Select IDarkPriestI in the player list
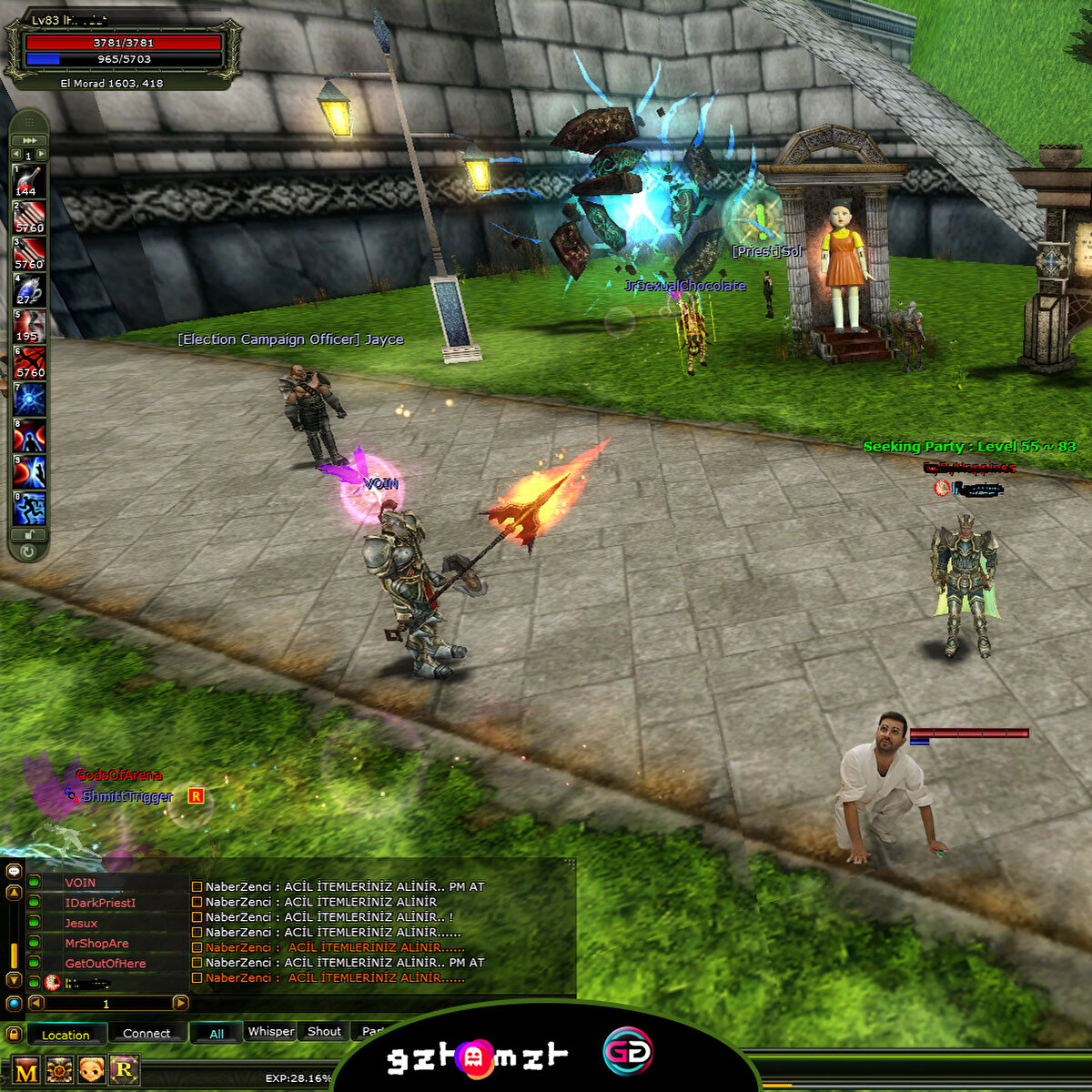The height and width of the screenshot is (1092, 1092). click(100, 903)
